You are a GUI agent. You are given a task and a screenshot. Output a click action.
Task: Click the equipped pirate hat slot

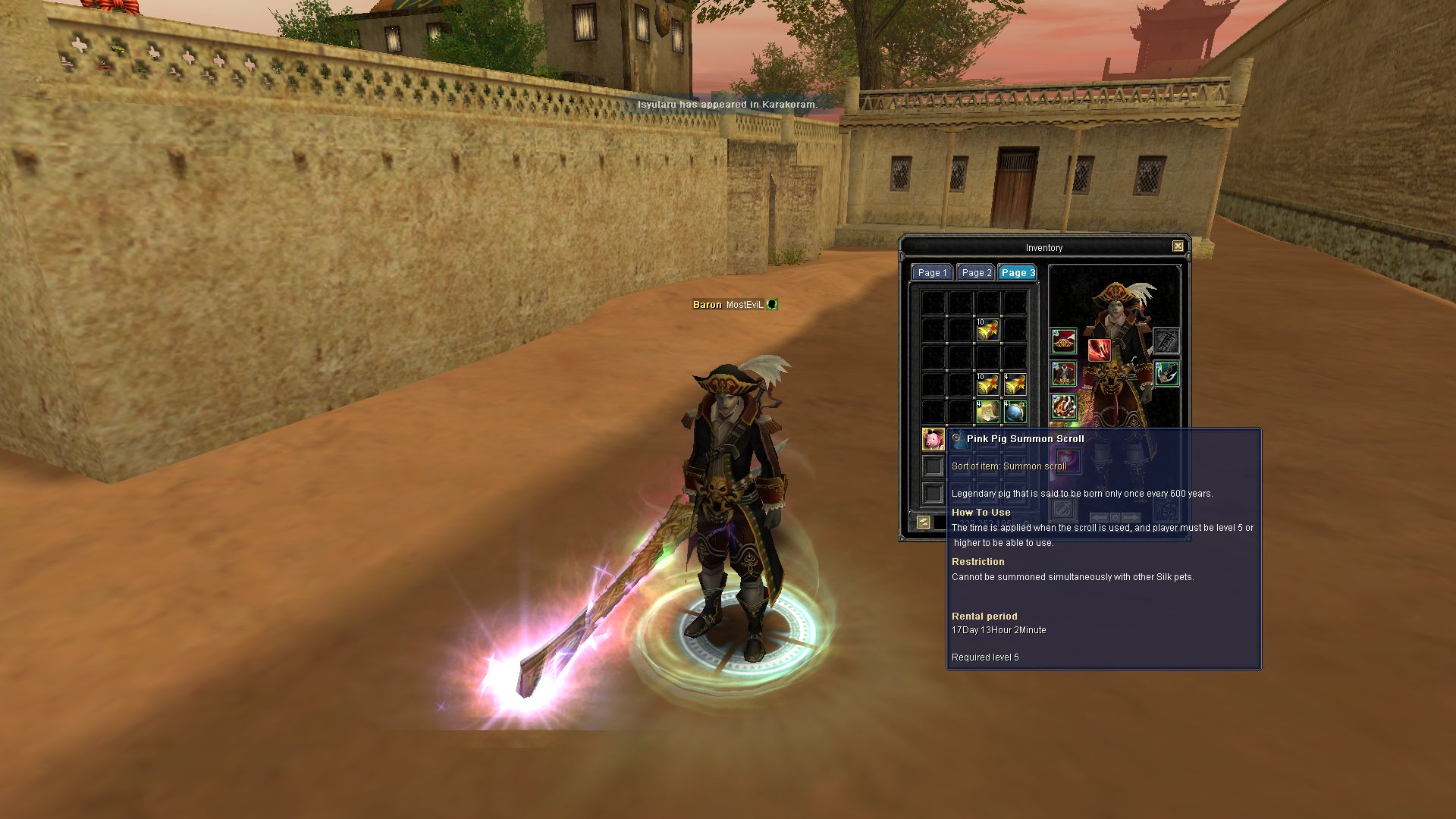[x=1064, y=341]
